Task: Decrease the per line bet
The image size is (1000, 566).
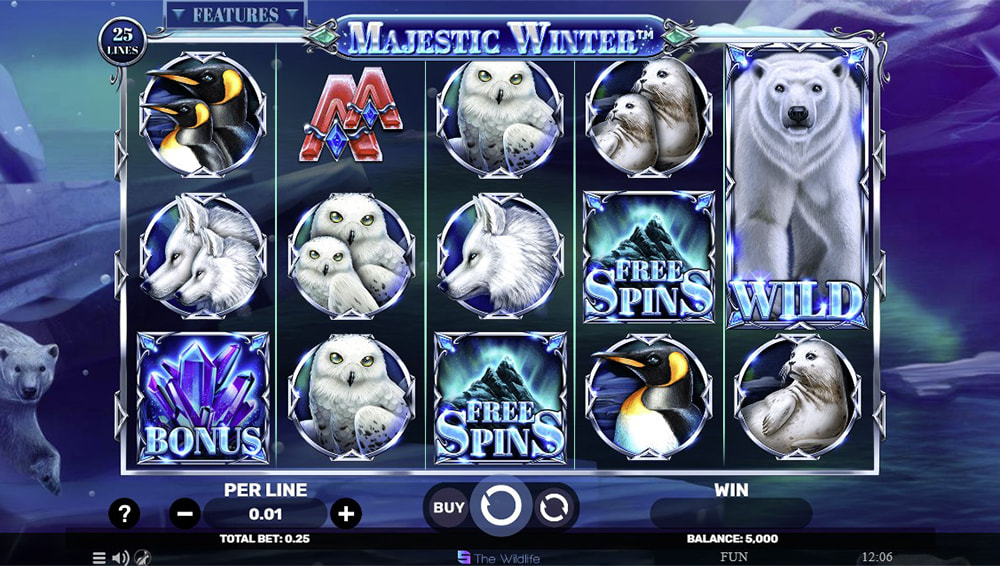Action: pyautogui.click(x=185, y=514)
